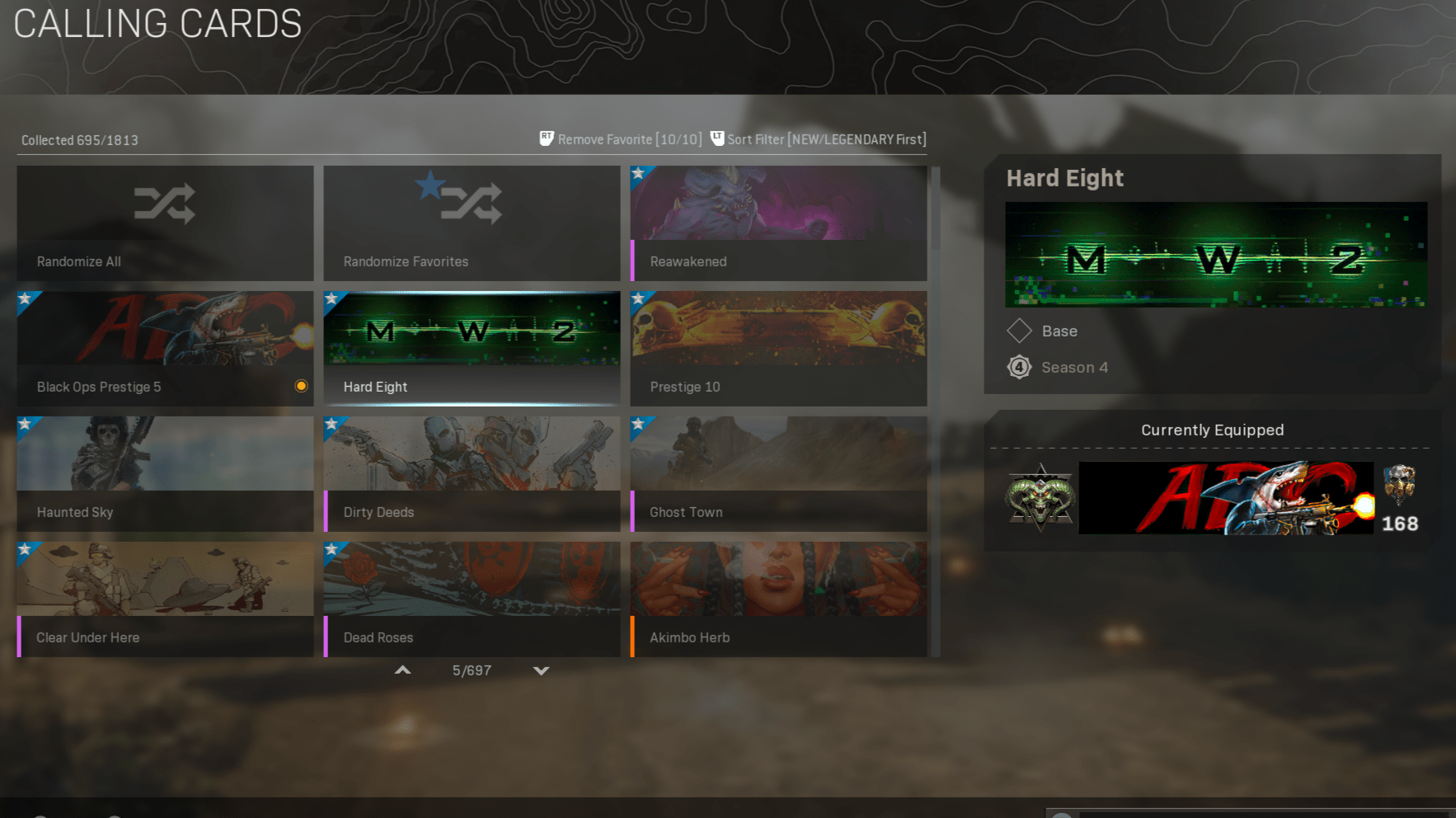
Task: Toggle the equipped indicator dot on Black Ops Prestige 5
Action: 301,386
